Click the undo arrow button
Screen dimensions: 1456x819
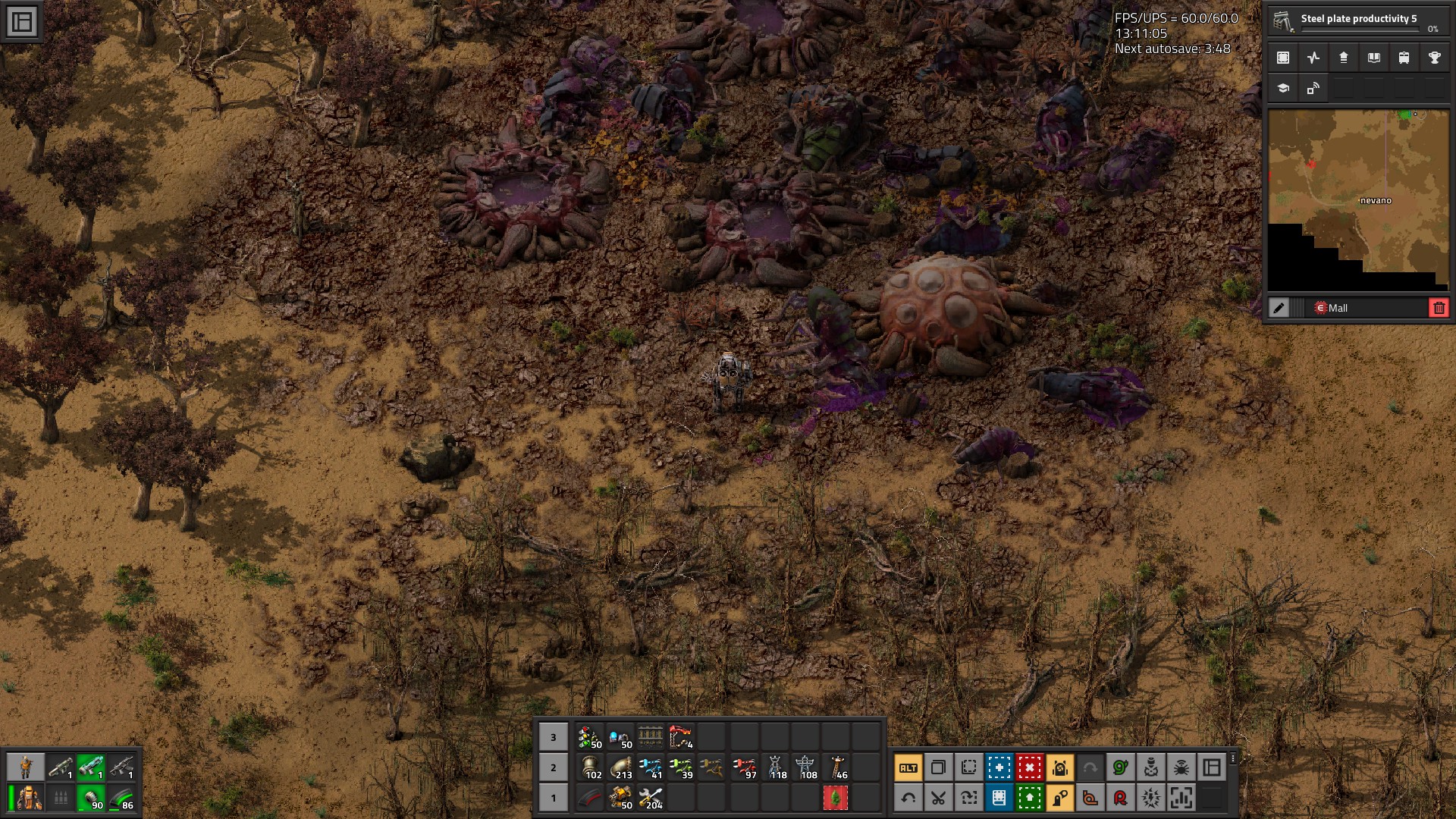(x=908, y=798)
